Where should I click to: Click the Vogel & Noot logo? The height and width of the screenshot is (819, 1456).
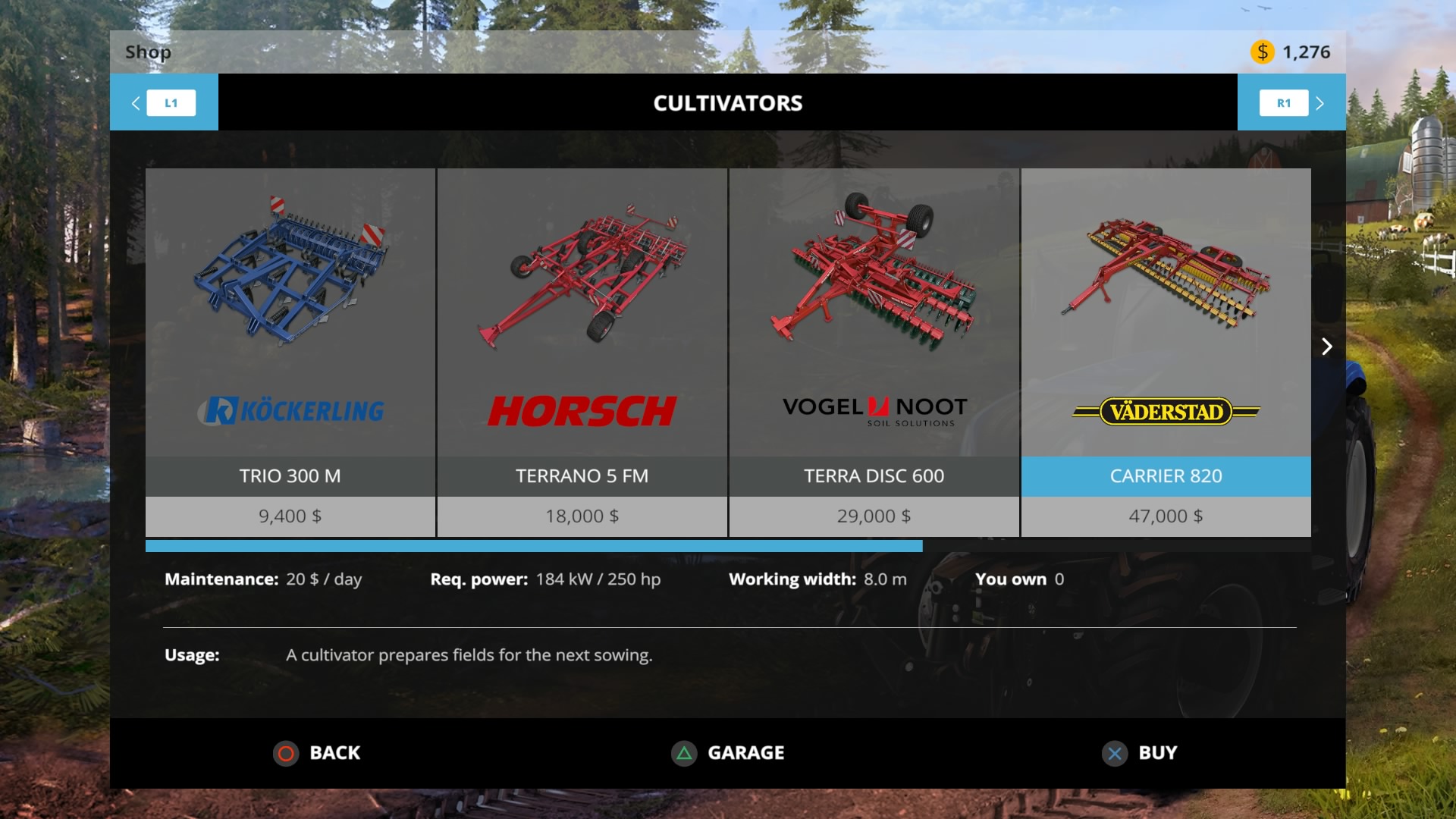[874, 407]
